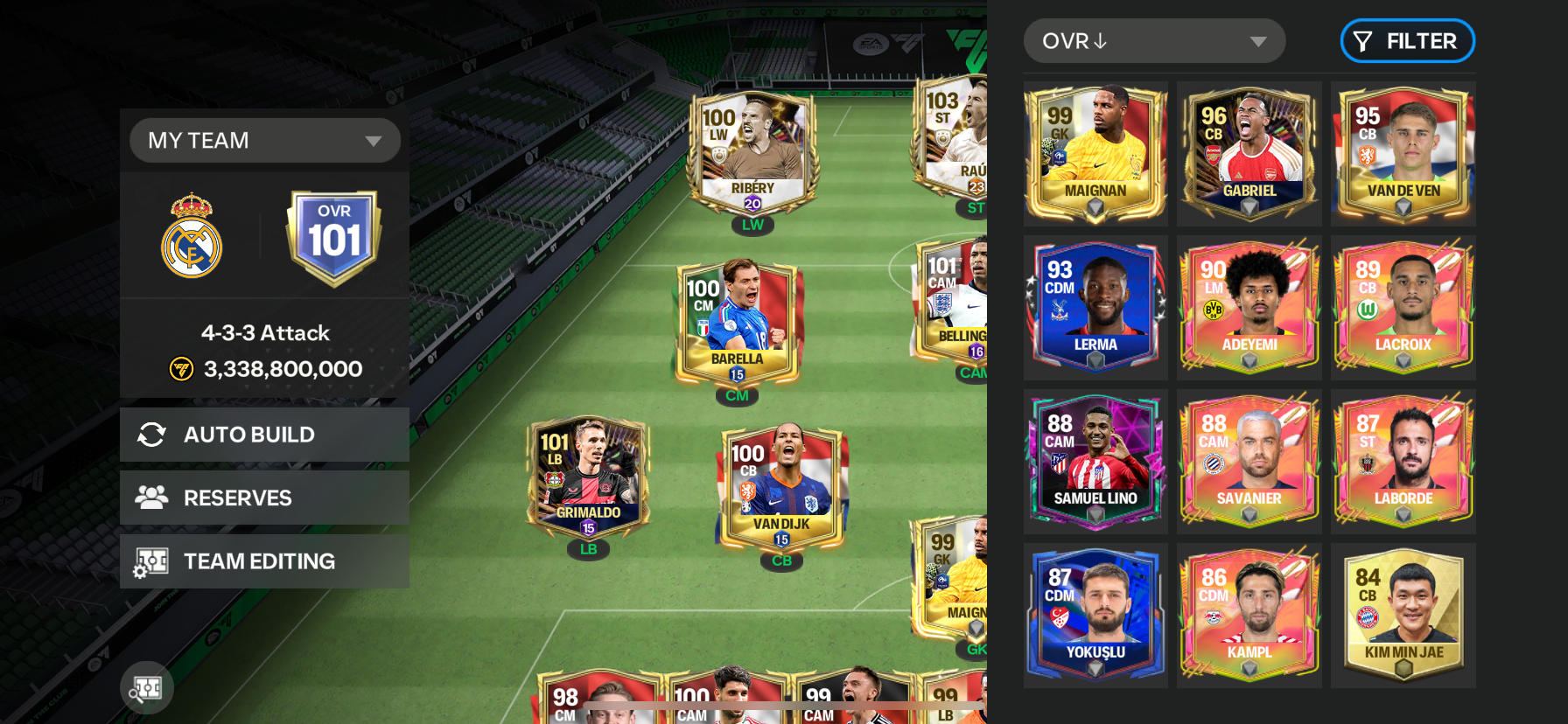
Task: Open the MY TEAM dropdown
Action: [264, 141]
